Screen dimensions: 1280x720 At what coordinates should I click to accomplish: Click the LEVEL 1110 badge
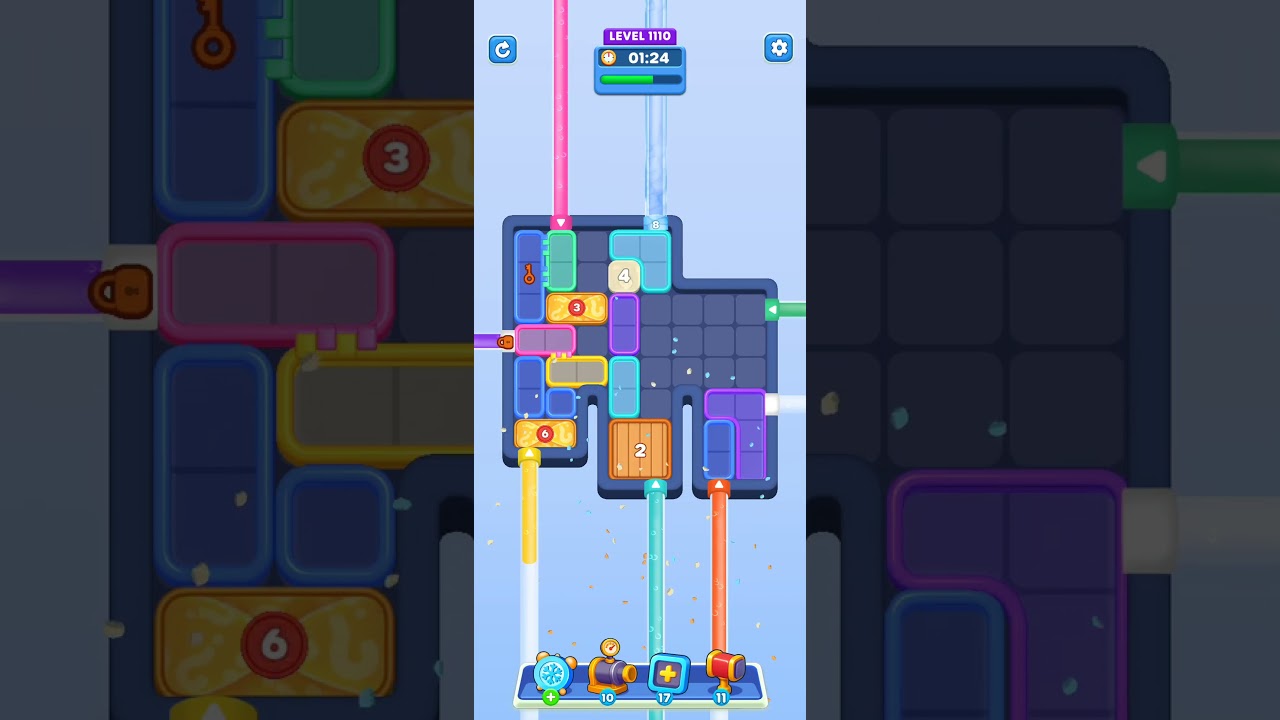point(640,35)
